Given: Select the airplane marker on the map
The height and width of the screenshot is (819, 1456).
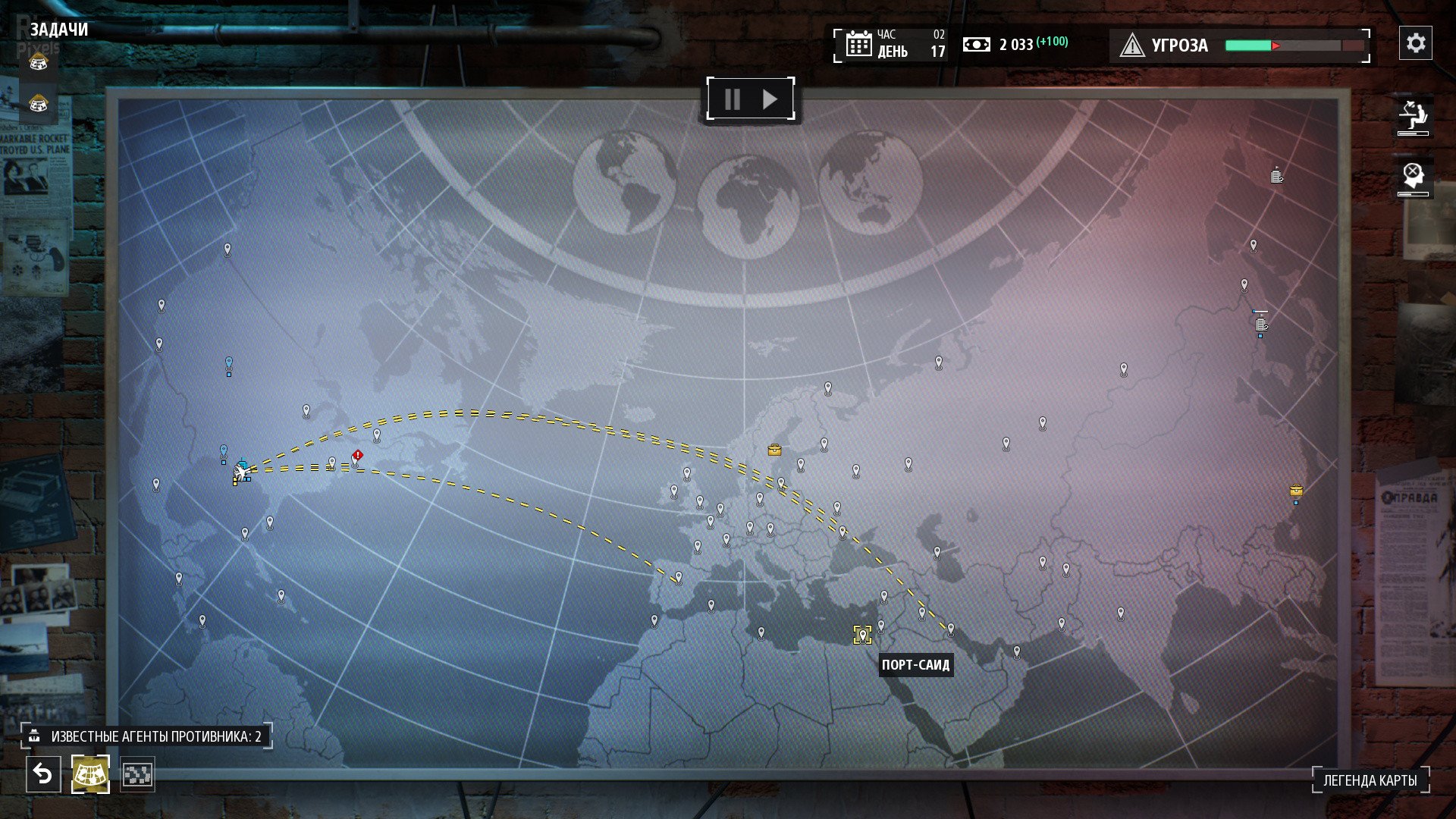Looking at the screenshot, I should (x=242, y=472).
